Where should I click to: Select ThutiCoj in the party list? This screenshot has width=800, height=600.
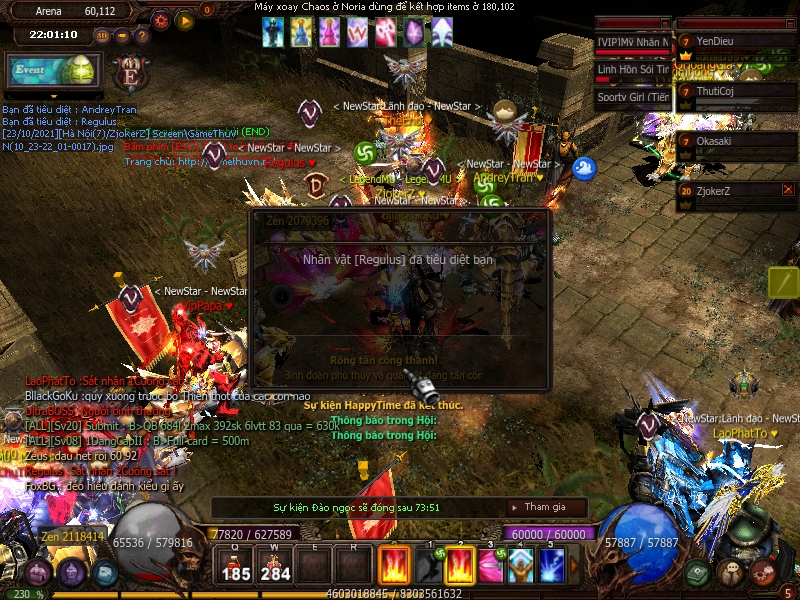pos(735,91)
